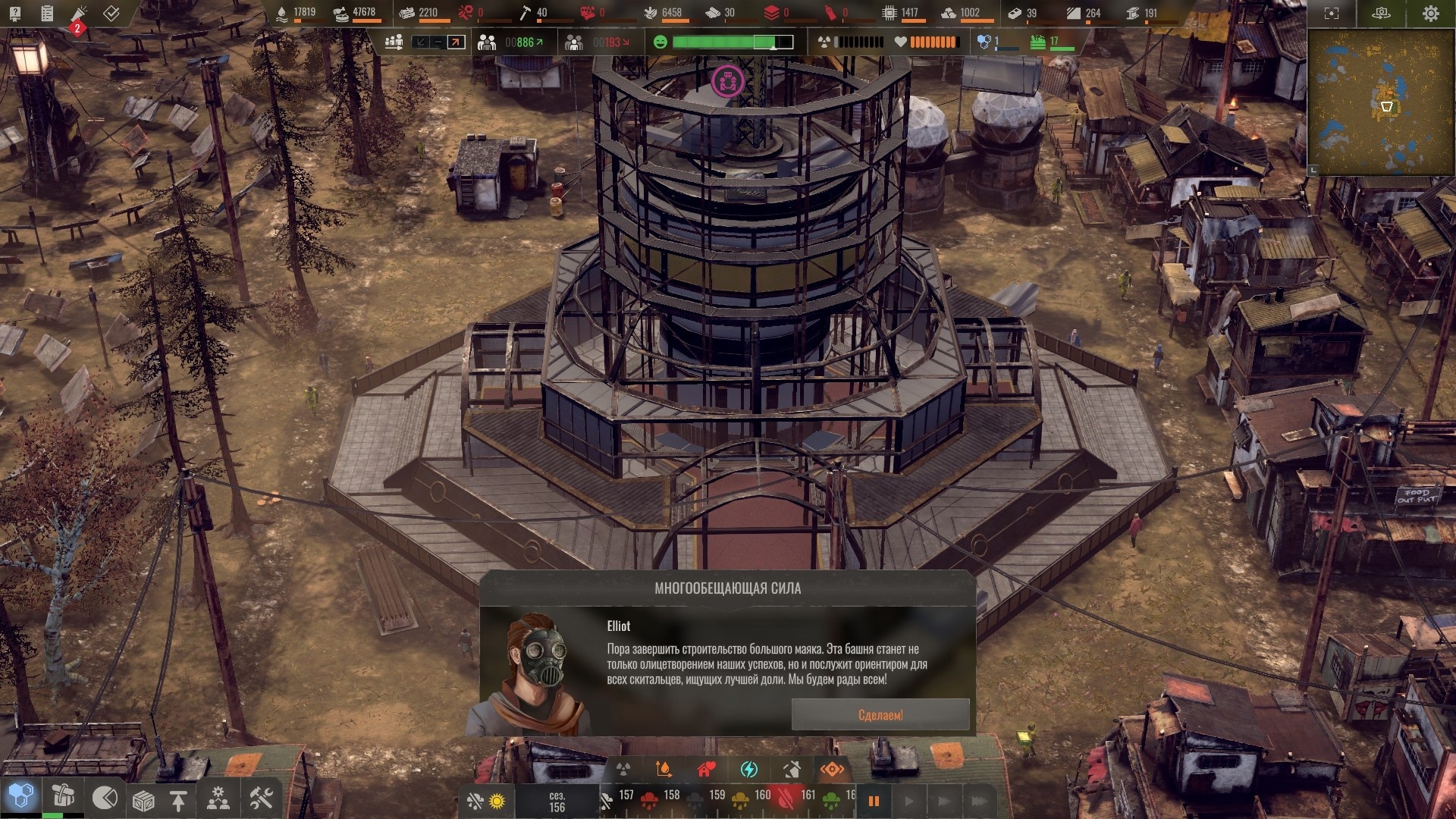
Task: Toggle the camera view mode icon
Action: tap(1381, 14)
